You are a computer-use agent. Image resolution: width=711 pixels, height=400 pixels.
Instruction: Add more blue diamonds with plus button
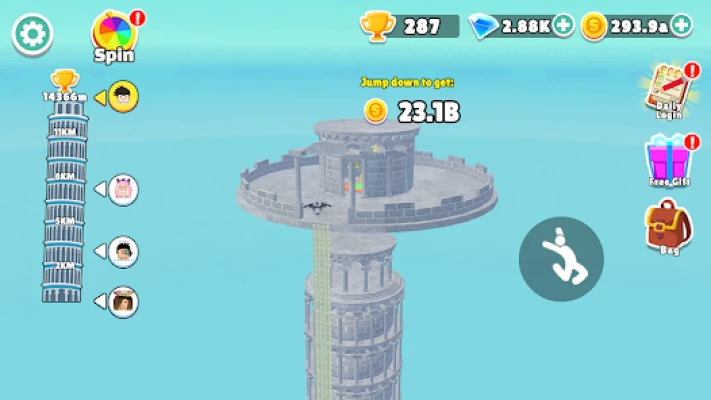[563, 26]
